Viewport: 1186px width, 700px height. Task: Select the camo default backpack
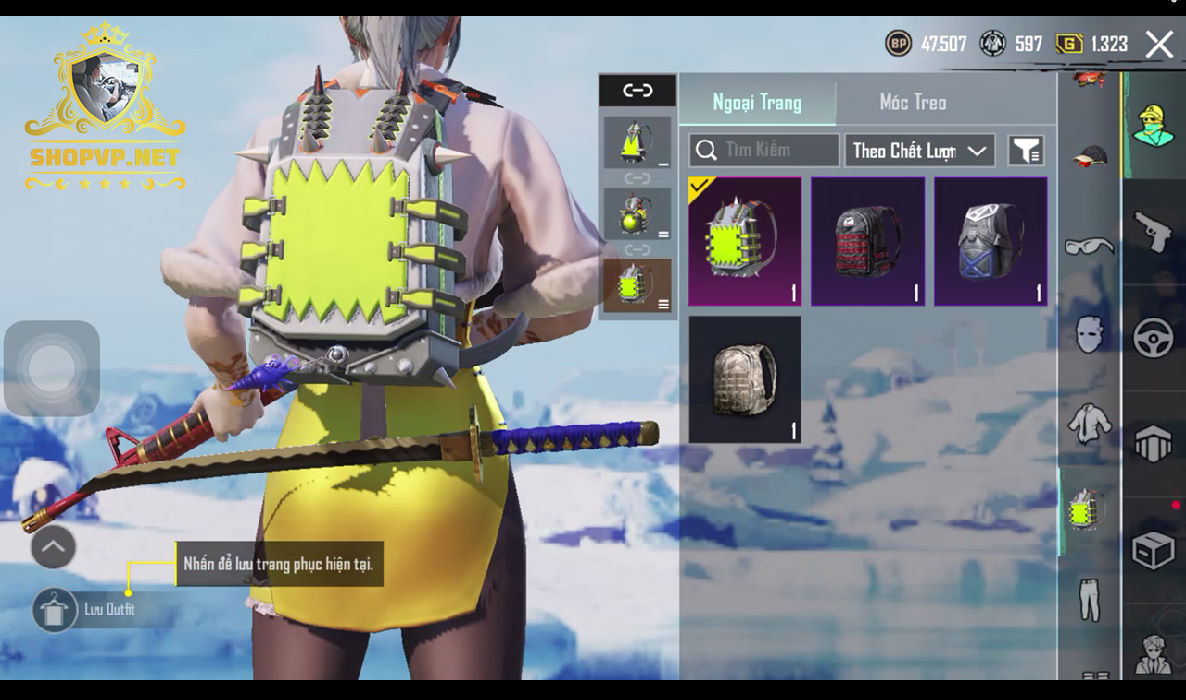(744, 379)
